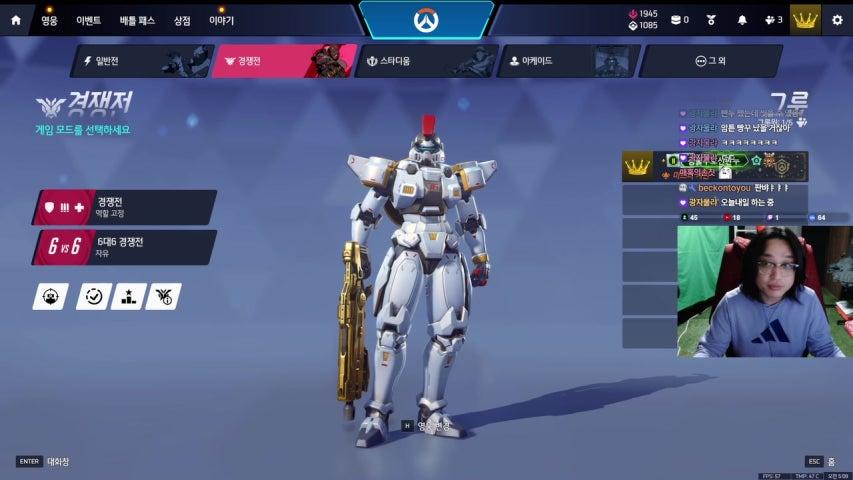Open the notifications bell
Viewport: 853px width, 480px height.
coord(742,20)
